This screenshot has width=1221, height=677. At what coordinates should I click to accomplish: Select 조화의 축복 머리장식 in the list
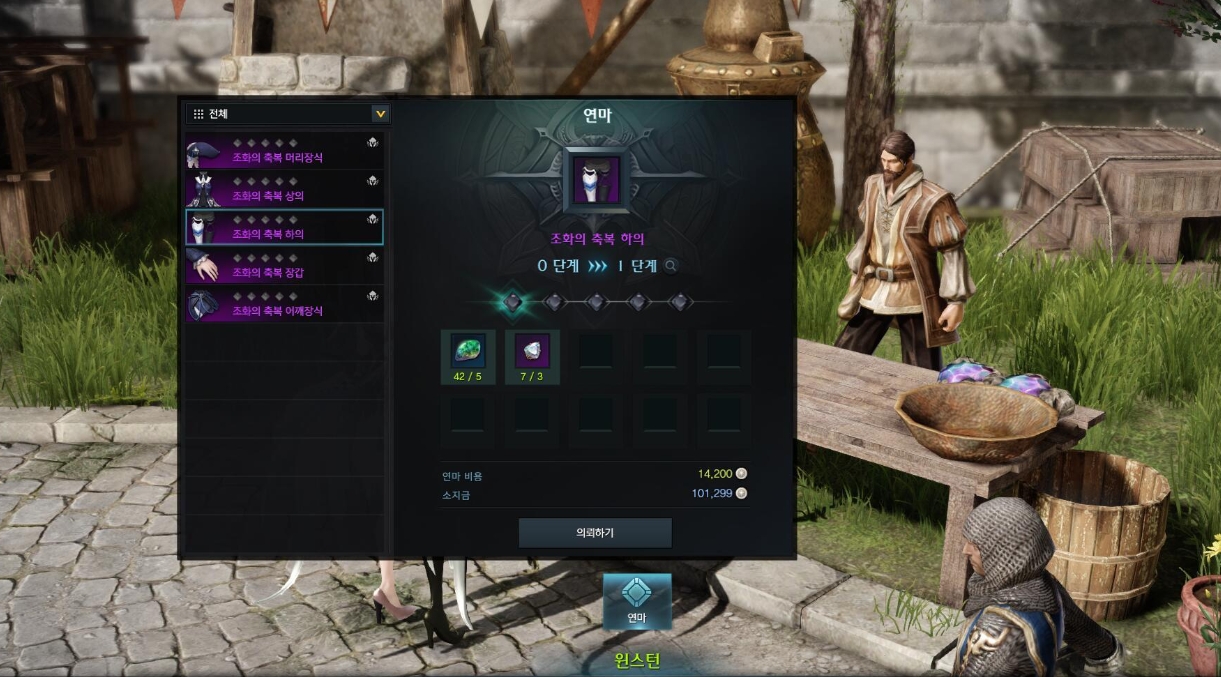click(x=284, y=151)
